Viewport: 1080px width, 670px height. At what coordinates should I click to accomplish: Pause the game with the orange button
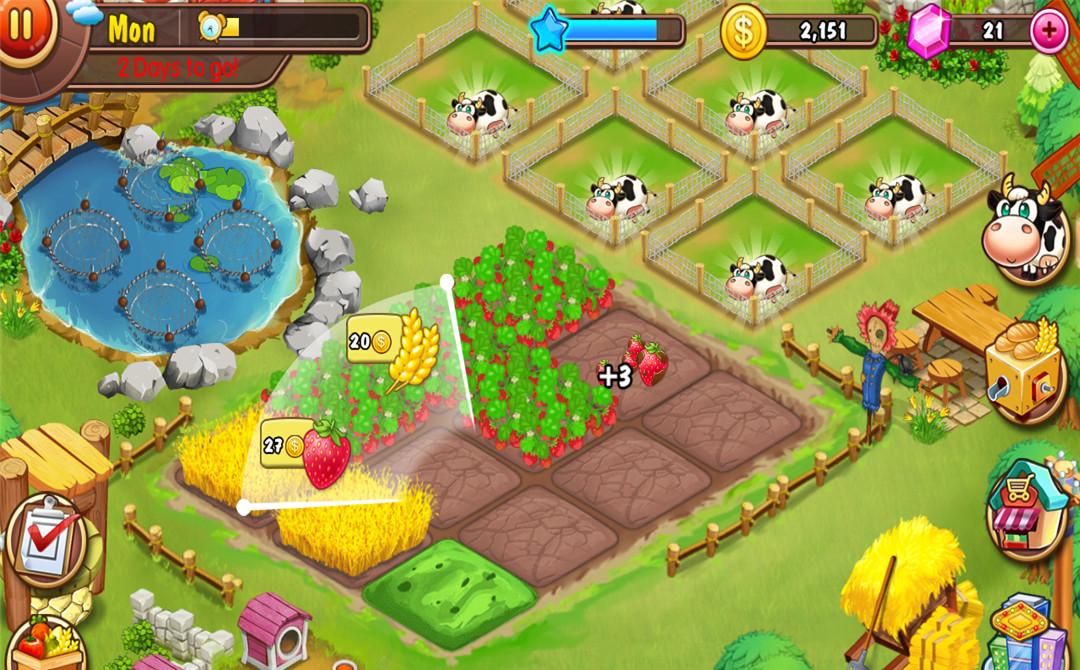click(20, 24)
